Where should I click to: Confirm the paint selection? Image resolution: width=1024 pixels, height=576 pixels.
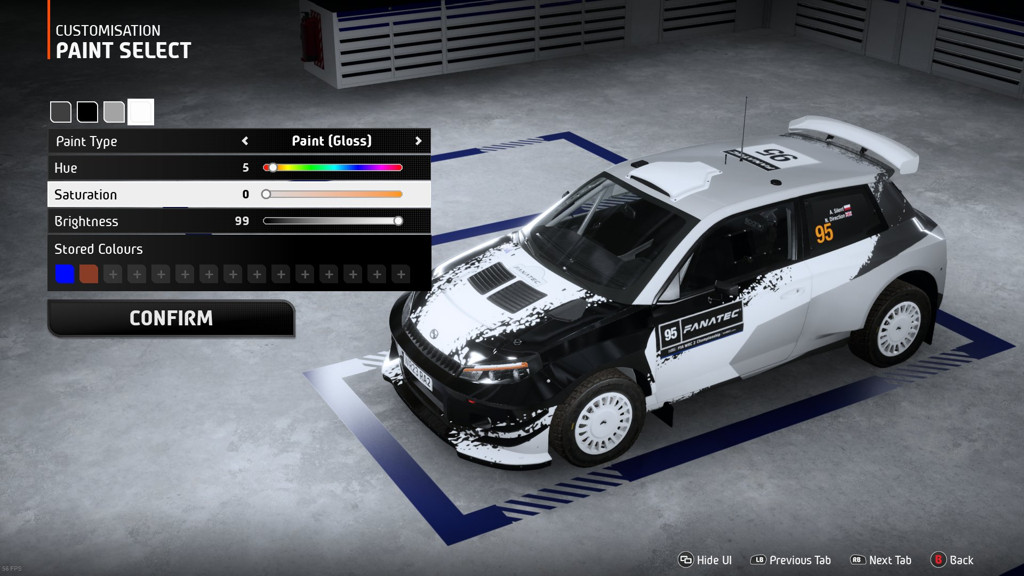(x=171, y=318)
